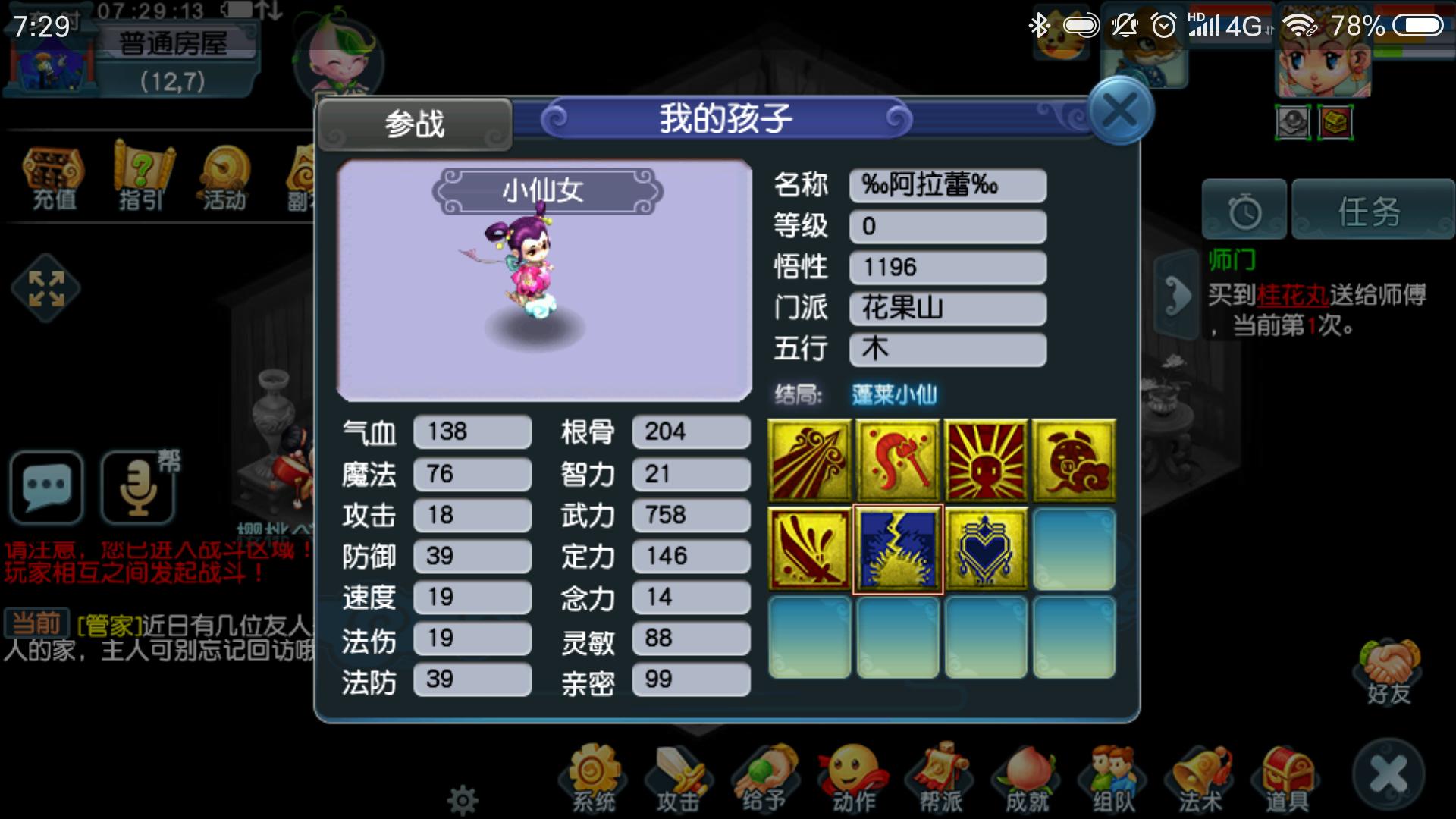Close the 我的孩子 child panel

1120,111
